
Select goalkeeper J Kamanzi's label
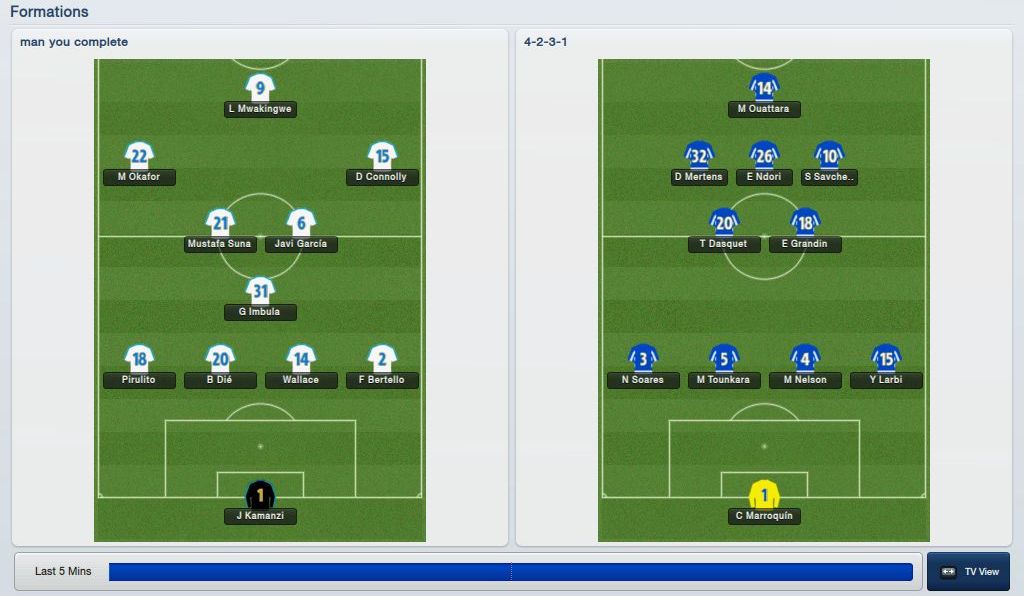coord(260,516)
